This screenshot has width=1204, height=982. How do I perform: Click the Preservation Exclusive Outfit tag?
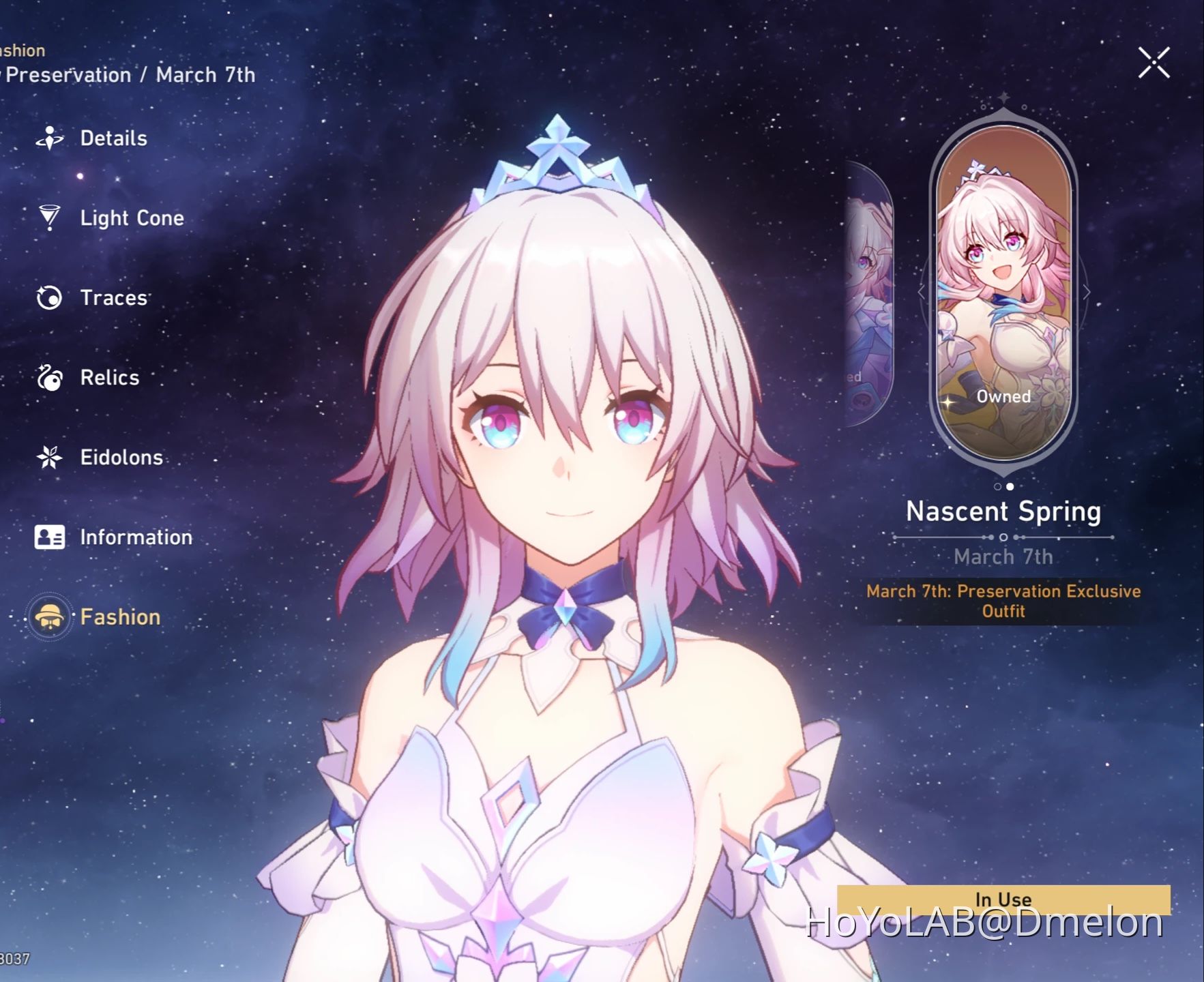click(1003, 601)
